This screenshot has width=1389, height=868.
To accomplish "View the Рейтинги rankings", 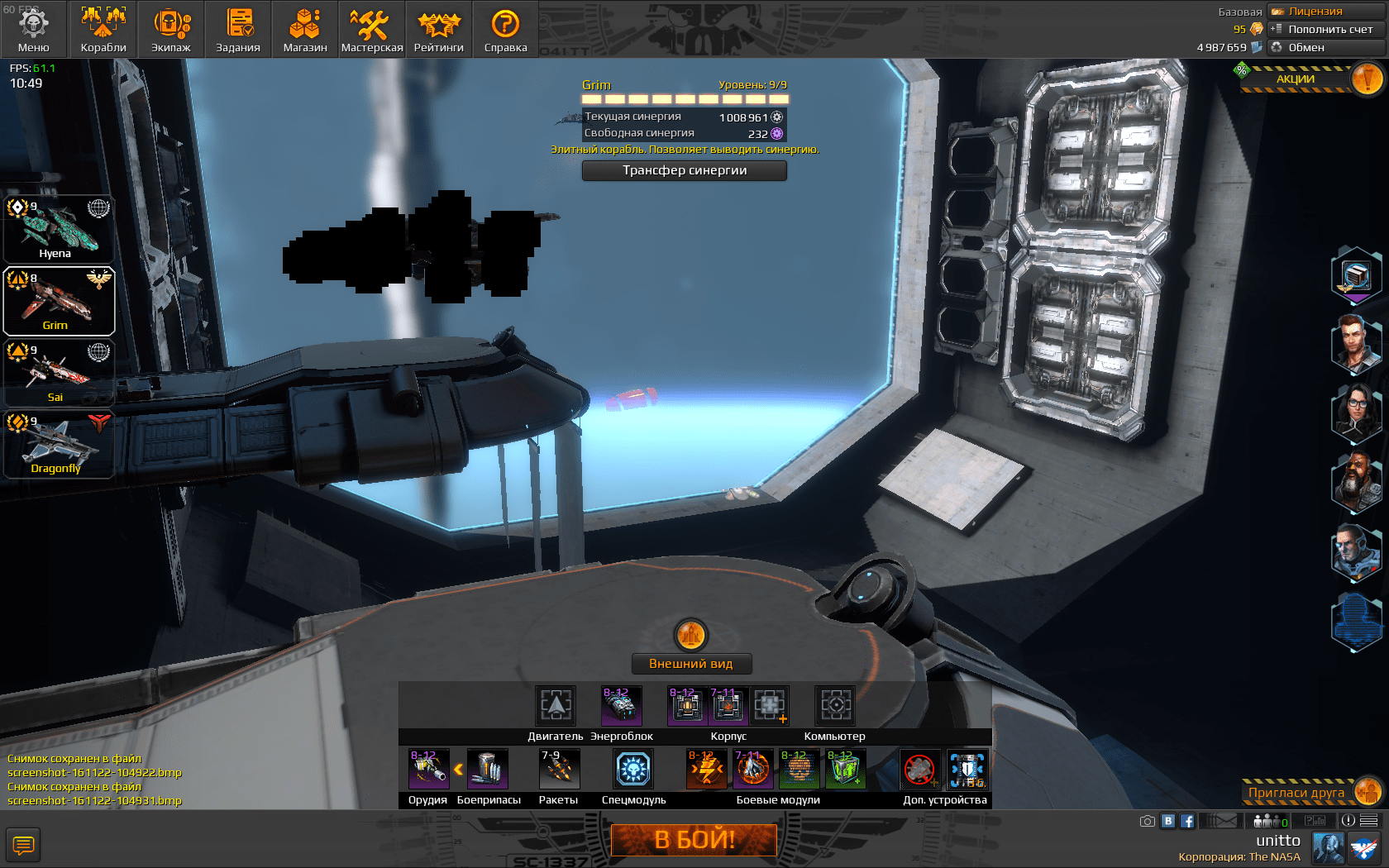I will (439, 29).
